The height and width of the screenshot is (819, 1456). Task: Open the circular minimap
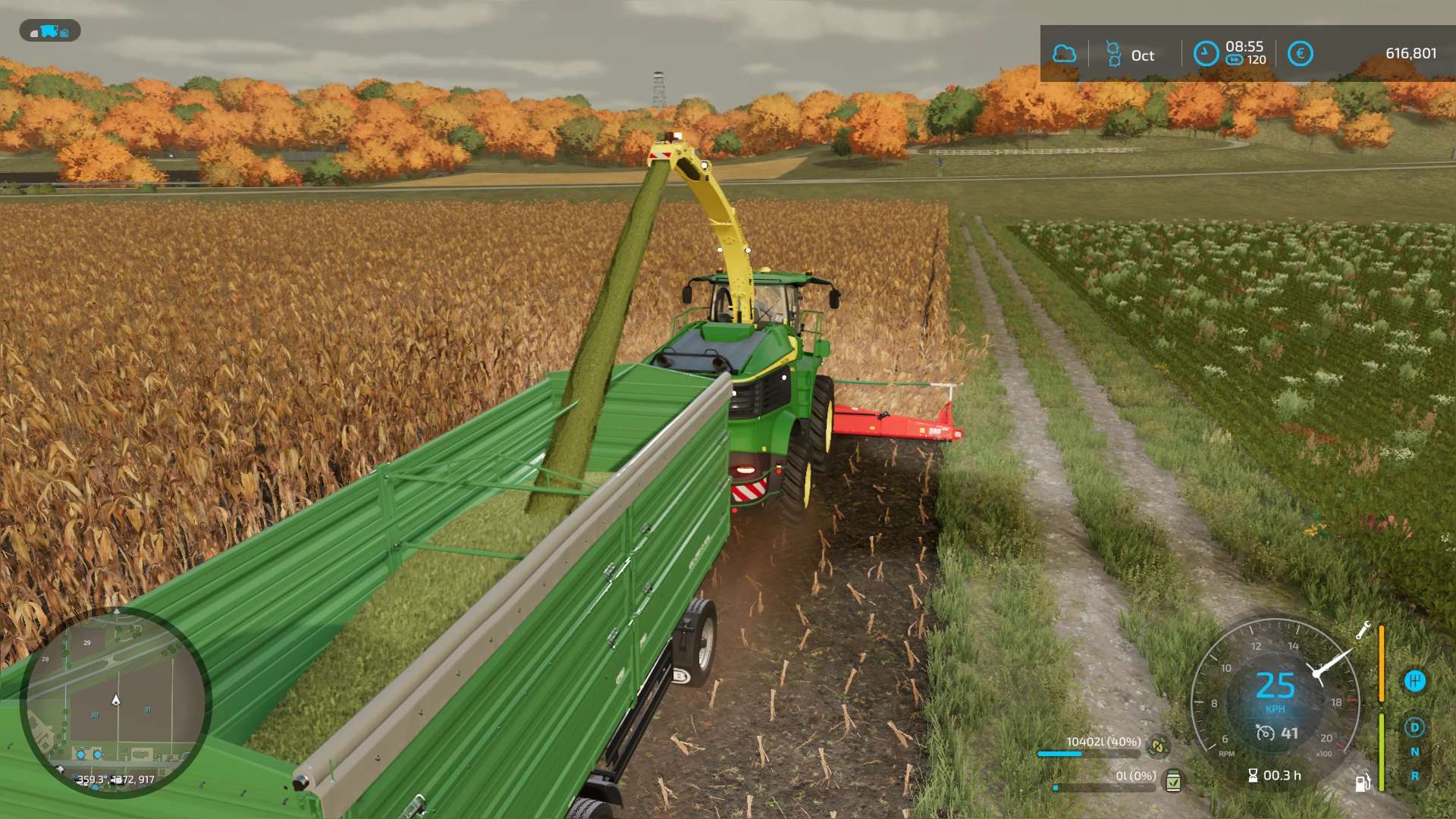115,701
